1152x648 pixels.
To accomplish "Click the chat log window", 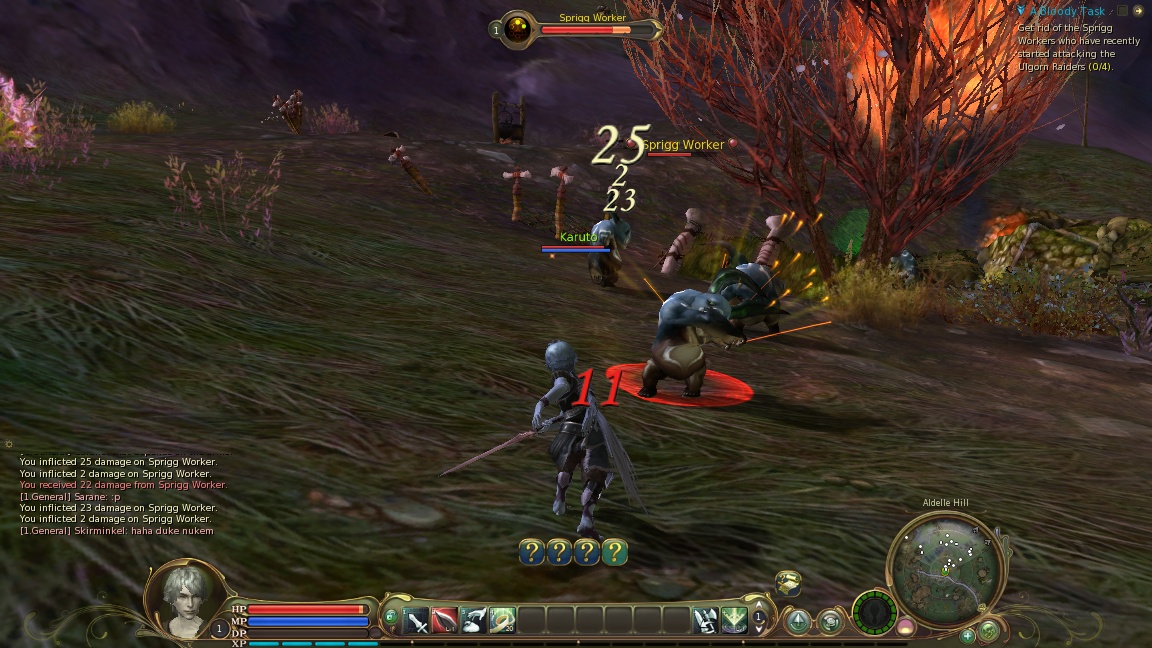I will [120, 496].
